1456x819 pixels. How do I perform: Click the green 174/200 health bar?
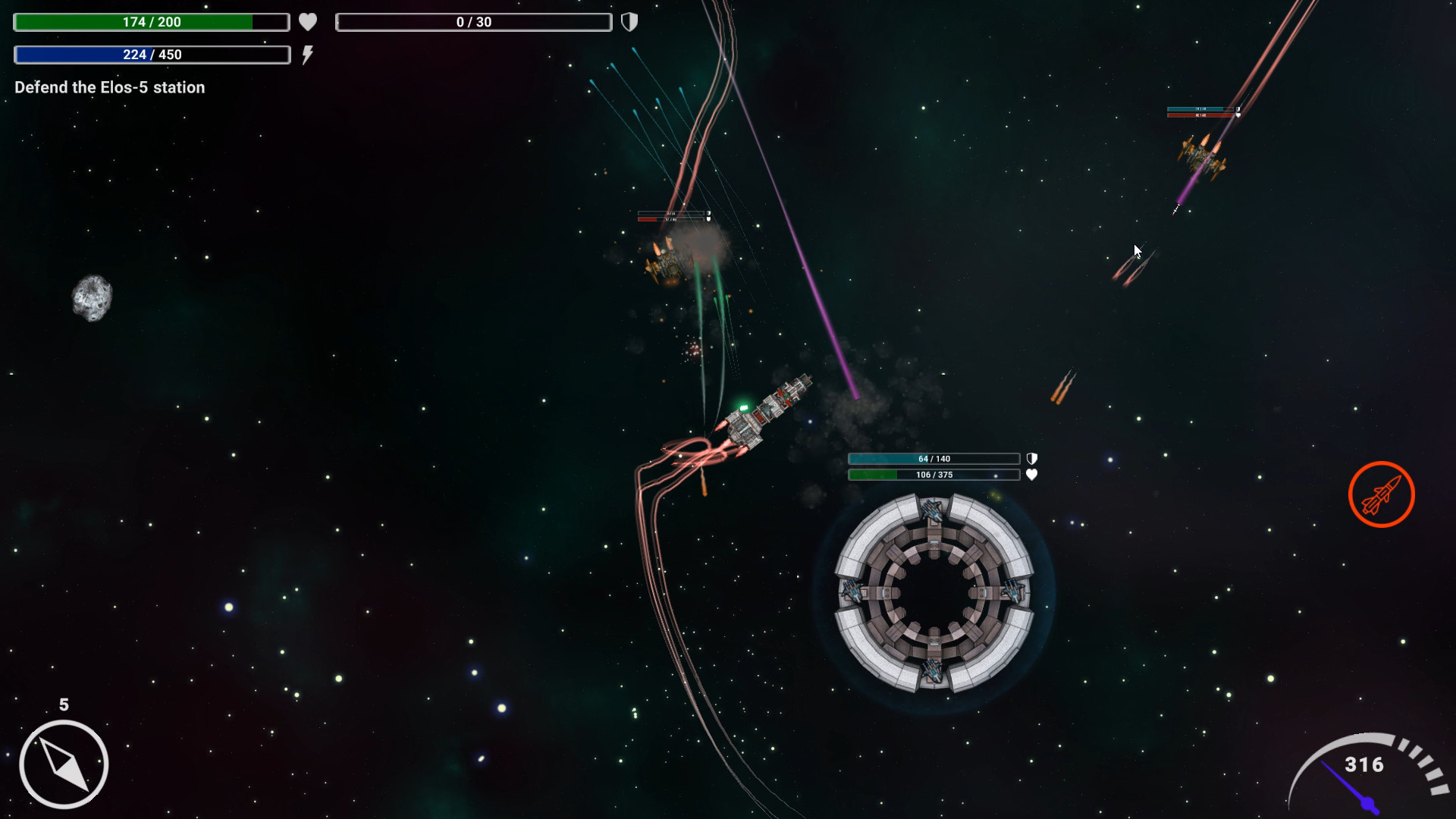point(151,22)
